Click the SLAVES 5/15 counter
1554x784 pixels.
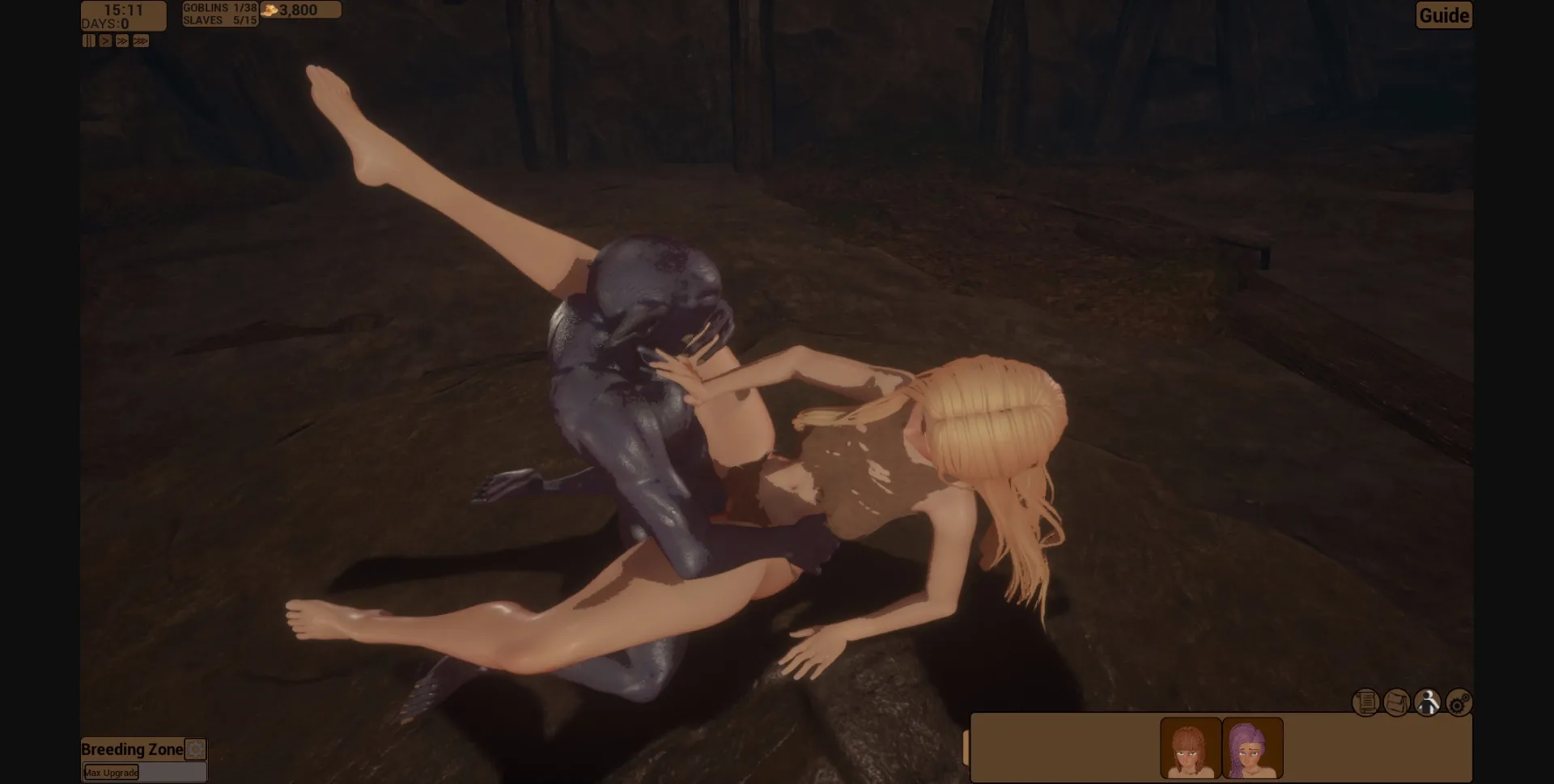[x=220, y=20]
